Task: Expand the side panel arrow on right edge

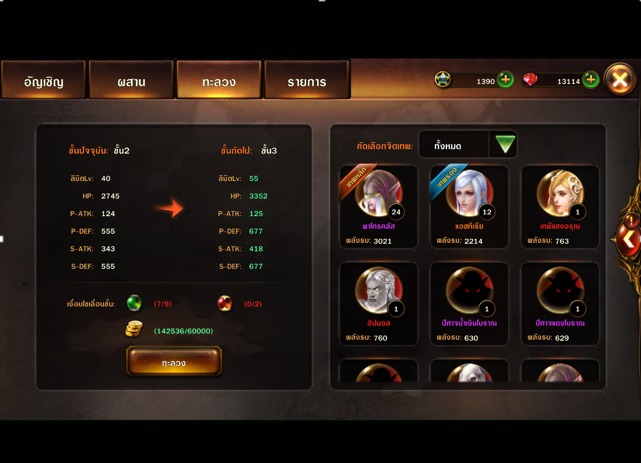Action: point(628,238)
